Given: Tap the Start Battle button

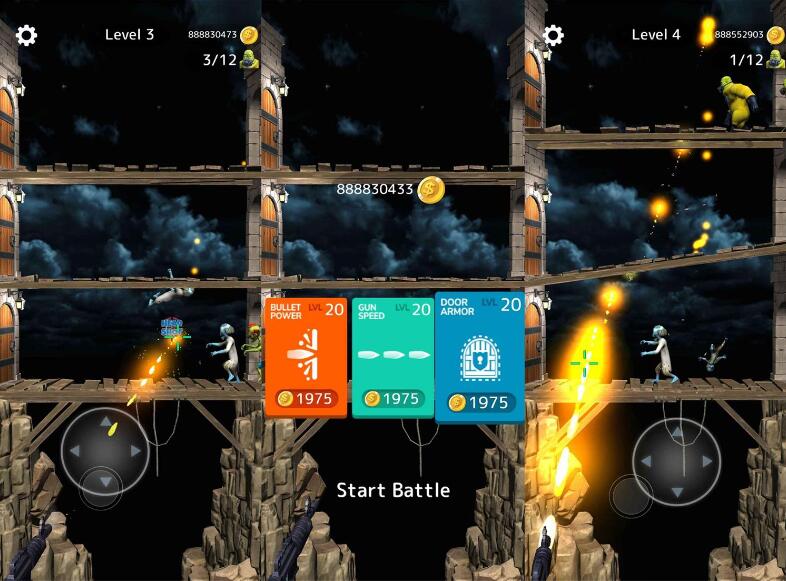Looking at the screenshot, I should coord(393,490).
